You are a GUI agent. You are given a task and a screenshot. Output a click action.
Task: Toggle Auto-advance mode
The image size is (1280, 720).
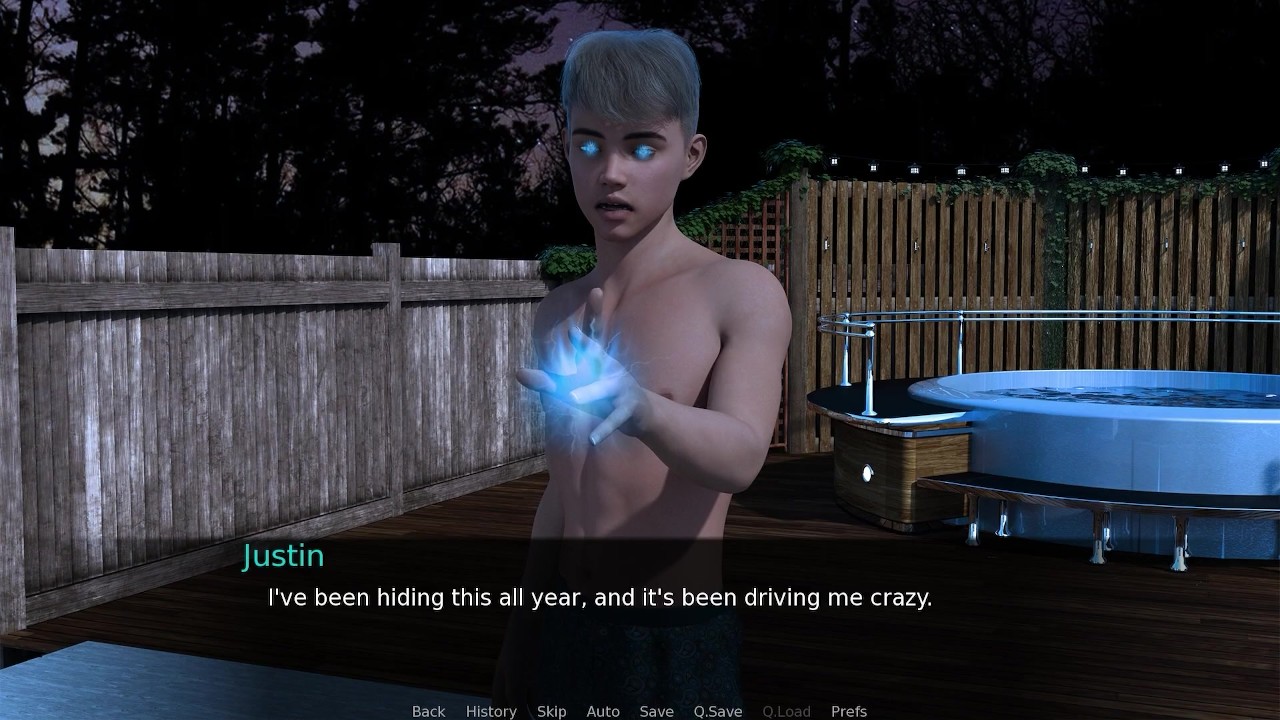click(603, 711)
